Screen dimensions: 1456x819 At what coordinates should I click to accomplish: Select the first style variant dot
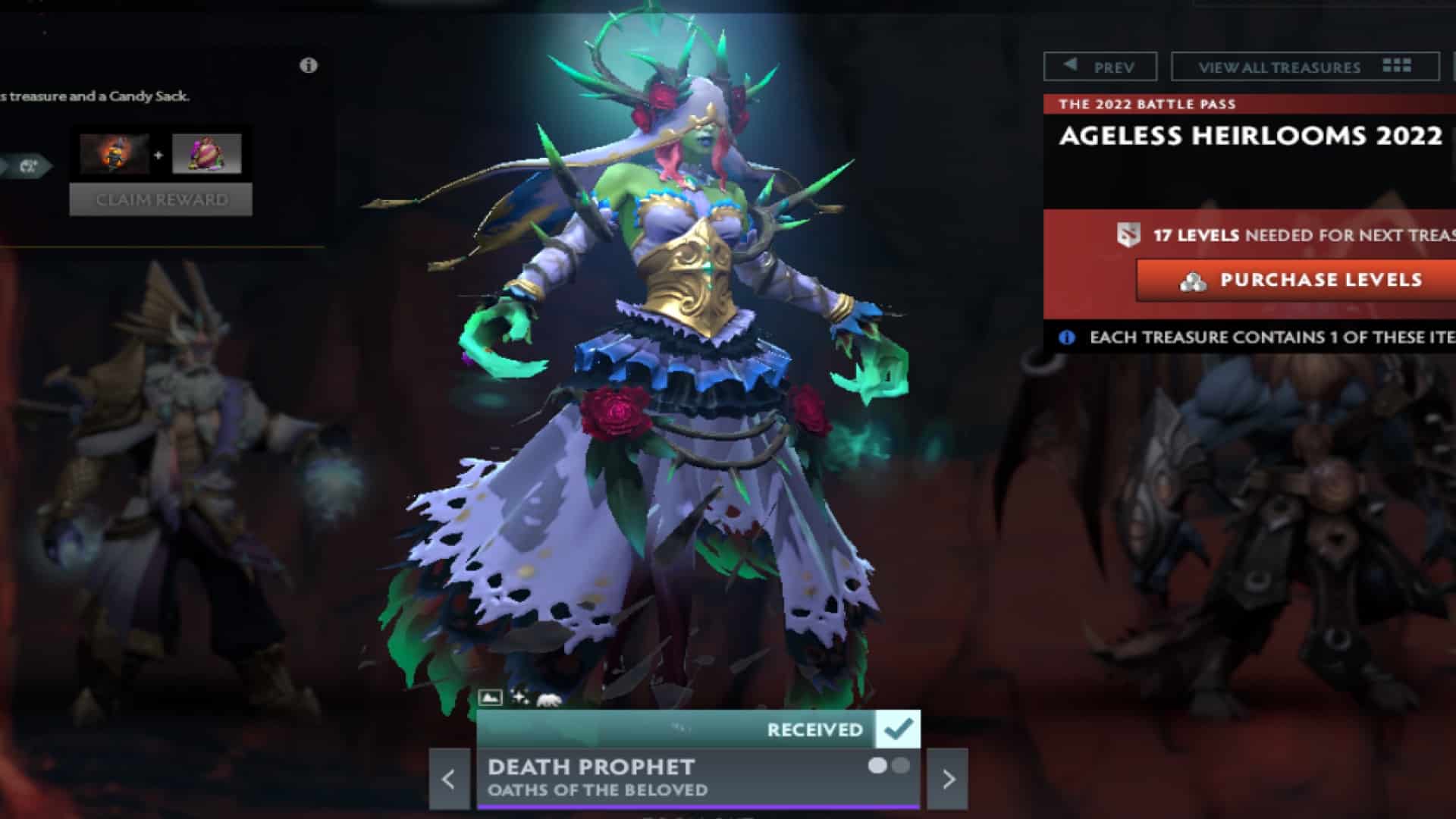tap(877, 767)
